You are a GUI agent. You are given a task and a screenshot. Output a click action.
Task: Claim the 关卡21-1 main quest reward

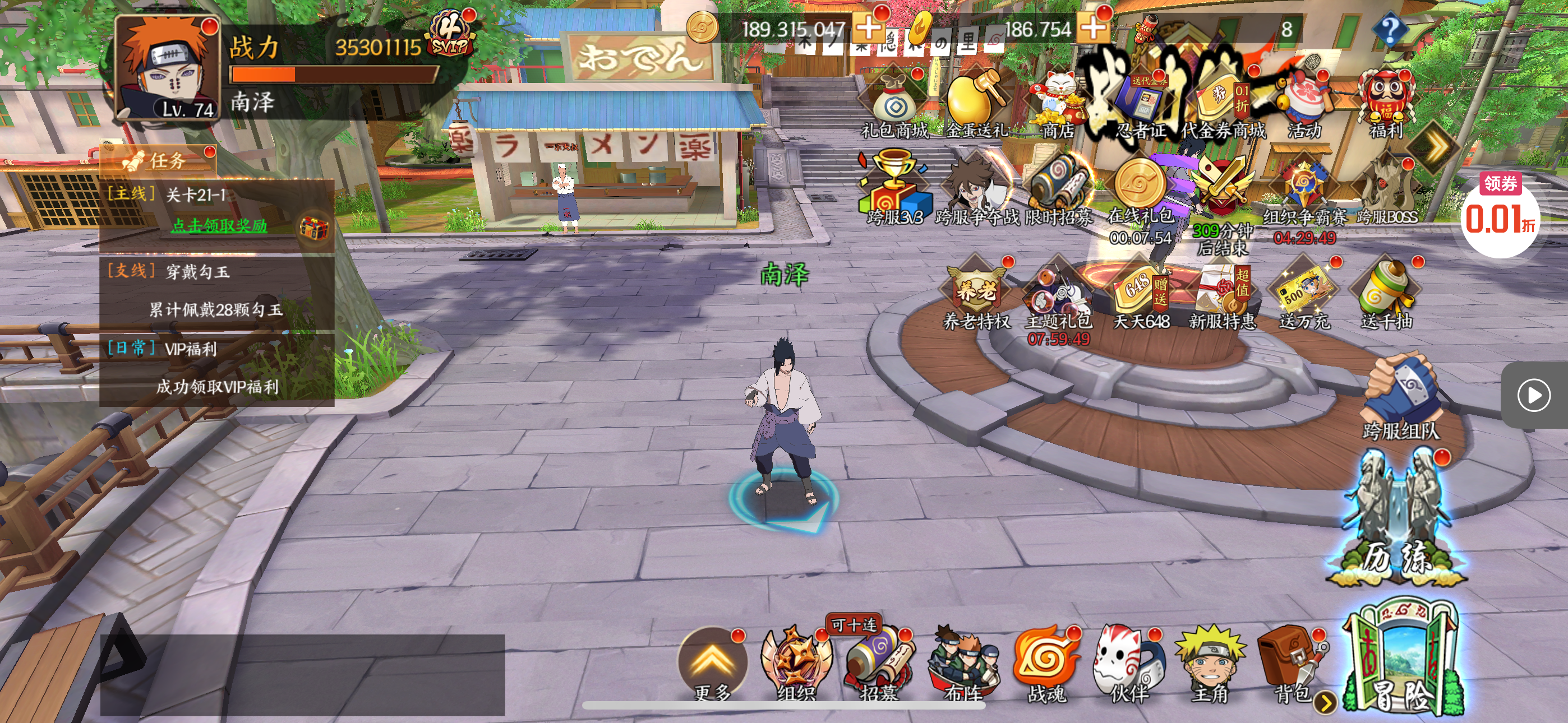219,226
